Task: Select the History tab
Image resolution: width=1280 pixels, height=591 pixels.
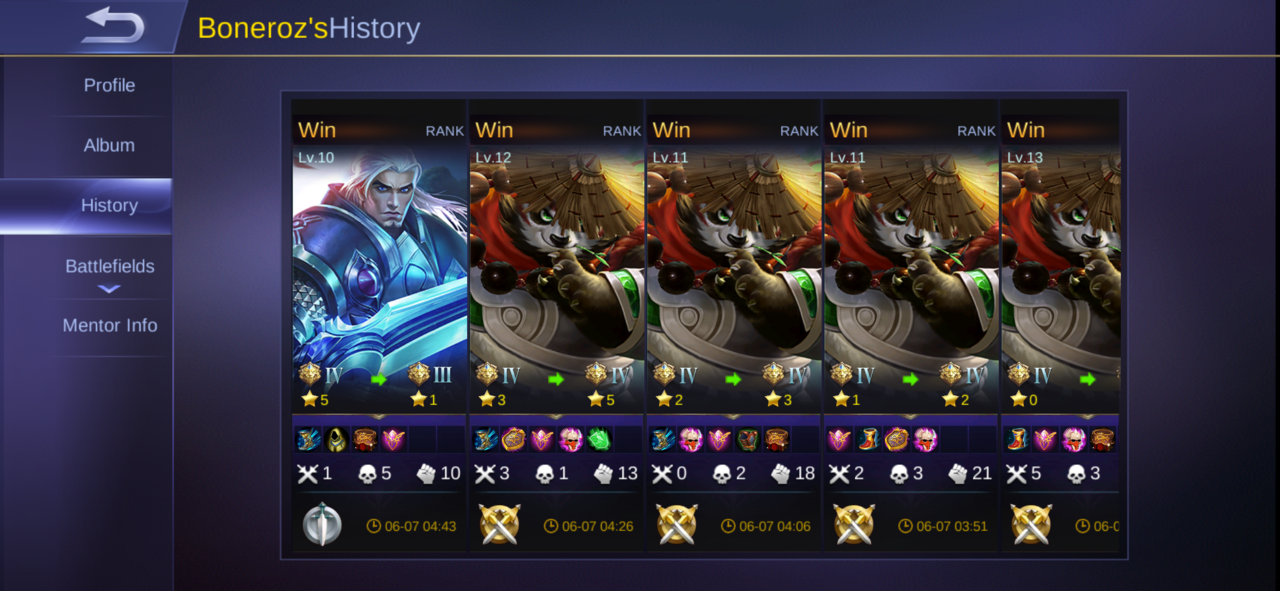Action: tap(109, 206)
